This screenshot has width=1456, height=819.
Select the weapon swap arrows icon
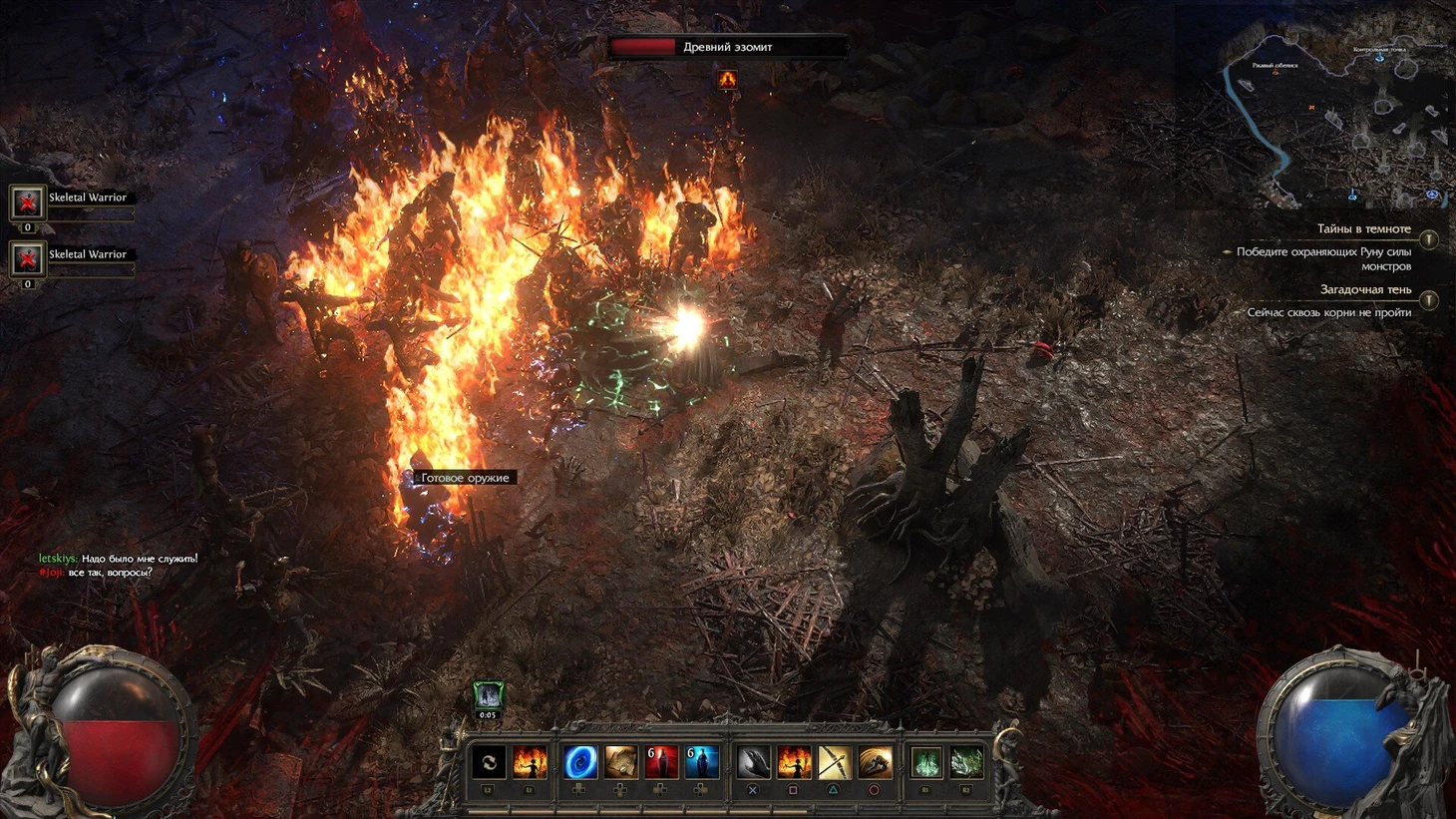pos(489,763)
